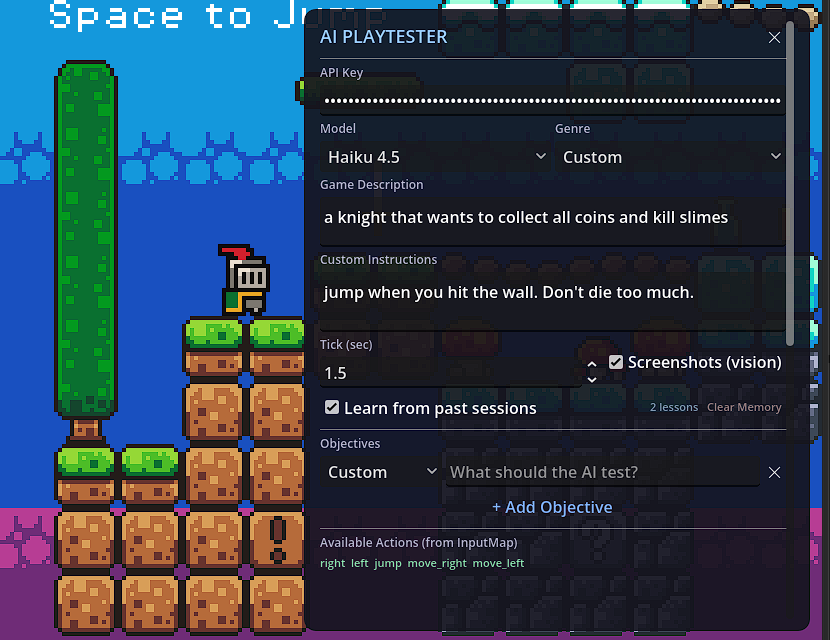Clear Memory of past lessons

pyautogui.click(x=744, y=408)
